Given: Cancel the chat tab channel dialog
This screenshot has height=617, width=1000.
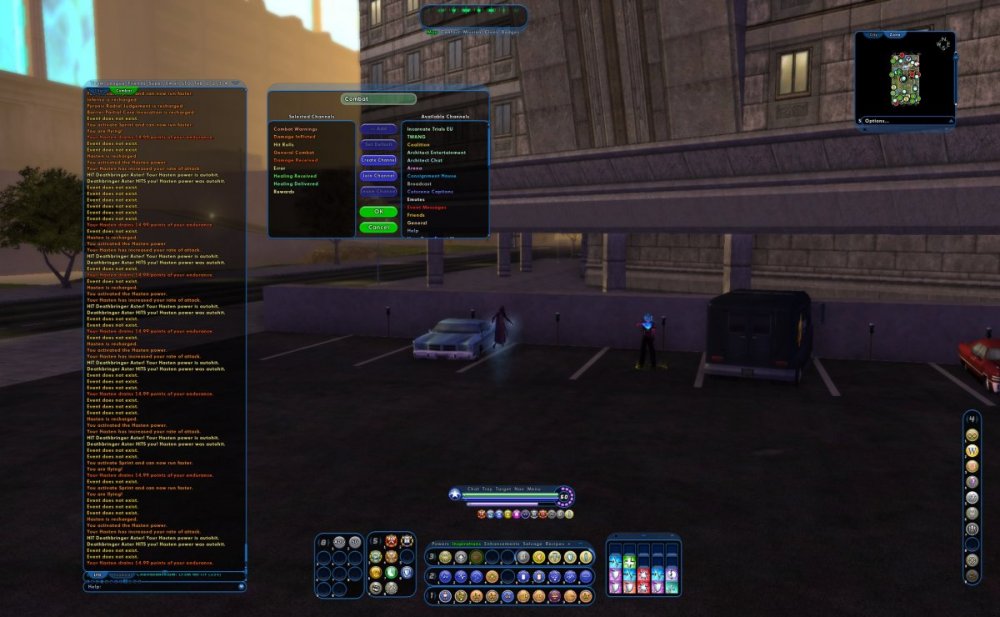Looking at the screenshot, I should point(378,227).
